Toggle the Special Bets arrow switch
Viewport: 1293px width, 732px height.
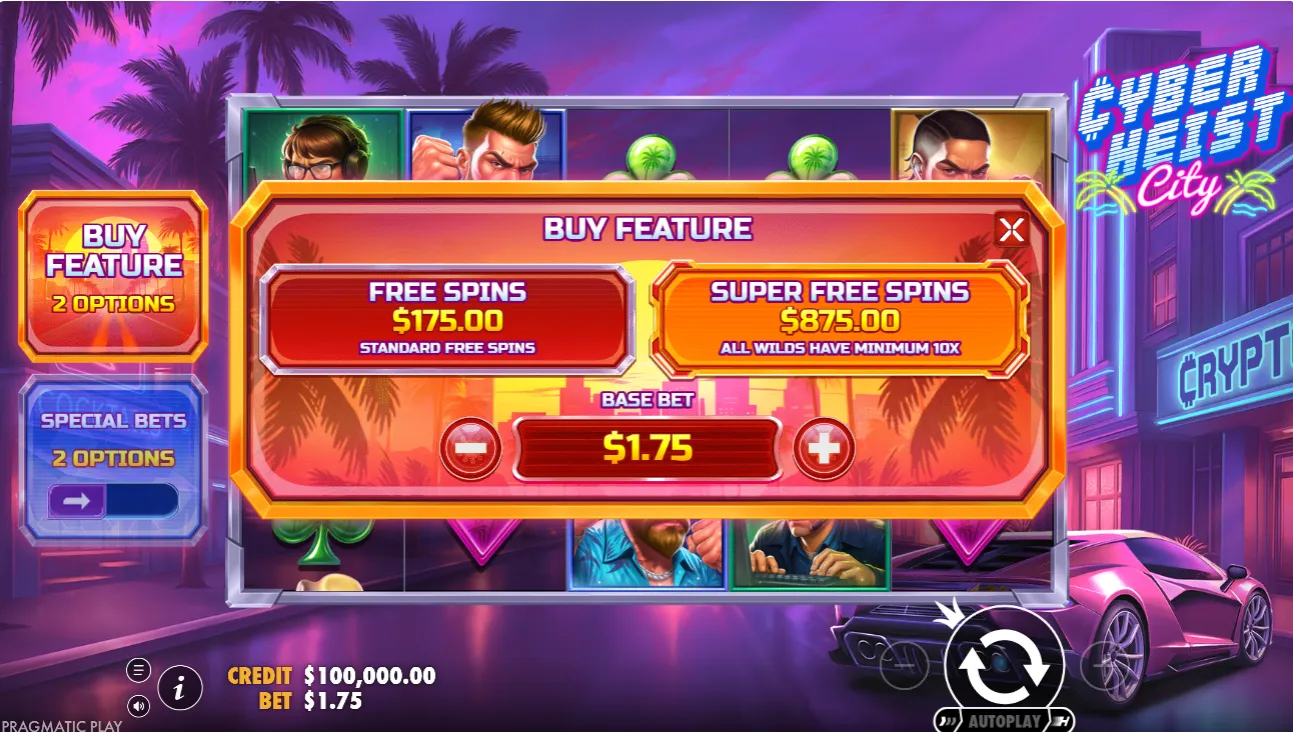point(113,500)
